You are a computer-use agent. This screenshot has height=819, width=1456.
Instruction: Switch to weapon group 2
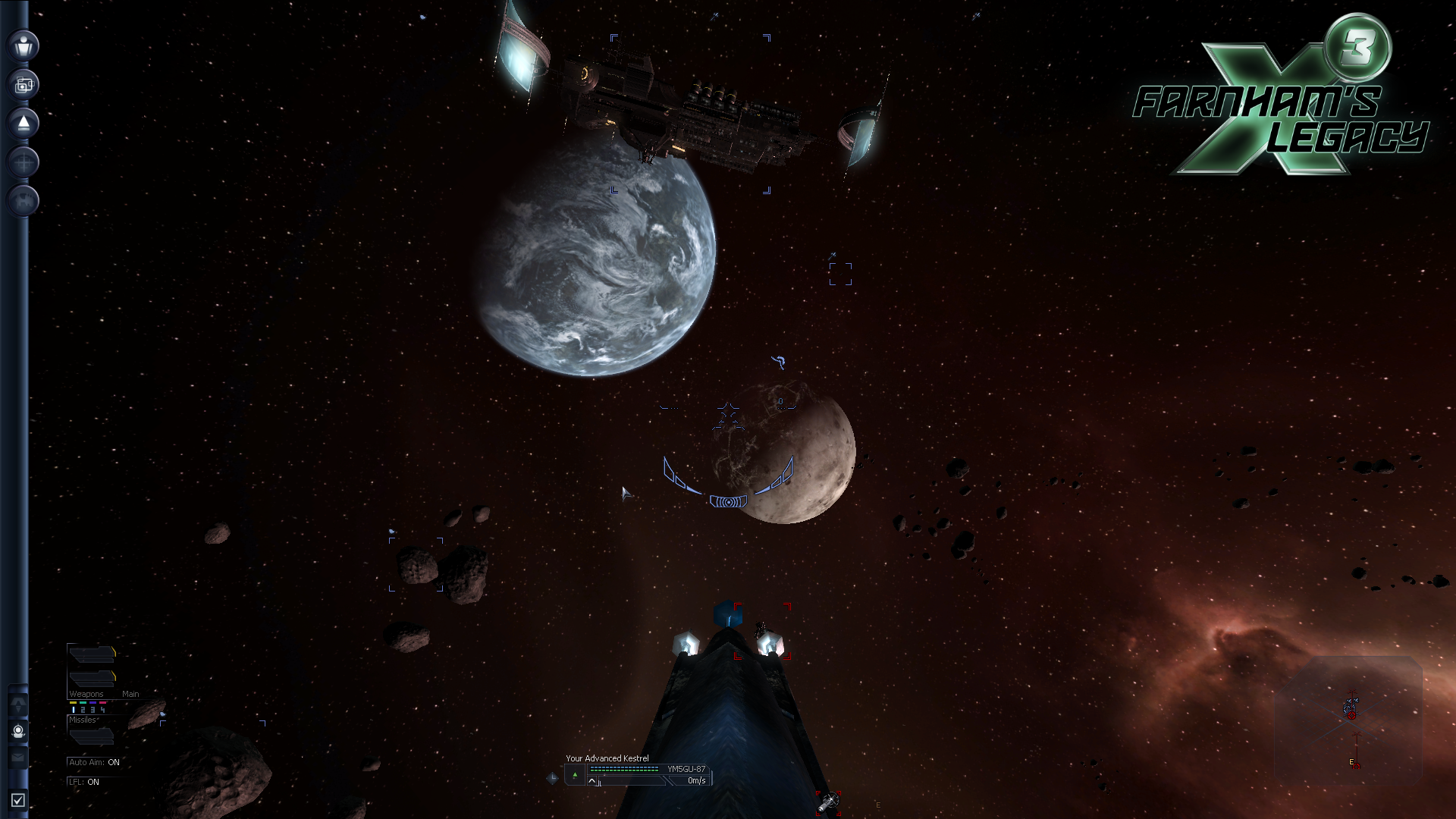click(83, 709)
